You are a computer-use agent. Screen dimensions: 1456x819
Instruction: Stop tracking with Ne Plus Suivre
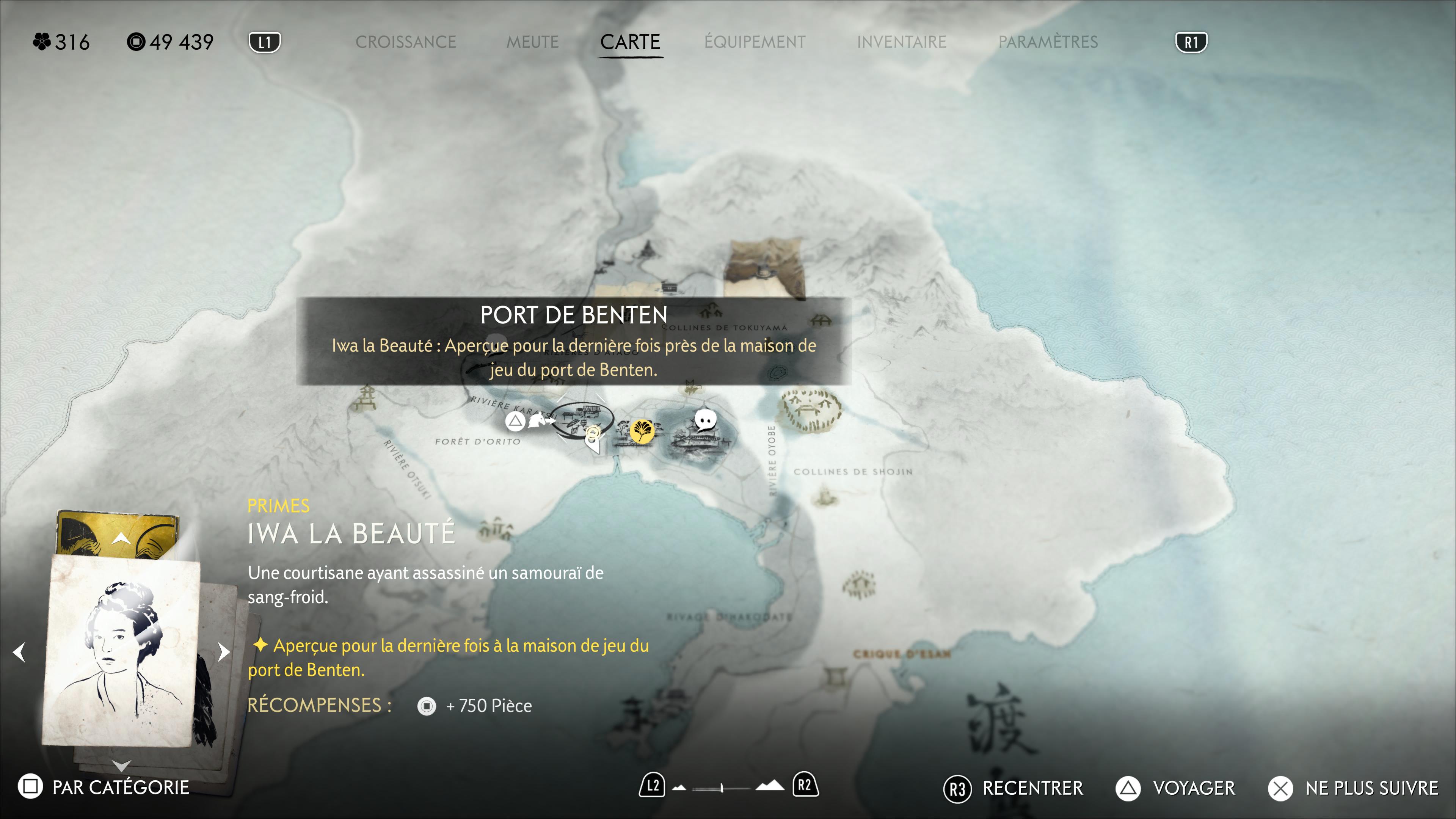point(1354,789)
